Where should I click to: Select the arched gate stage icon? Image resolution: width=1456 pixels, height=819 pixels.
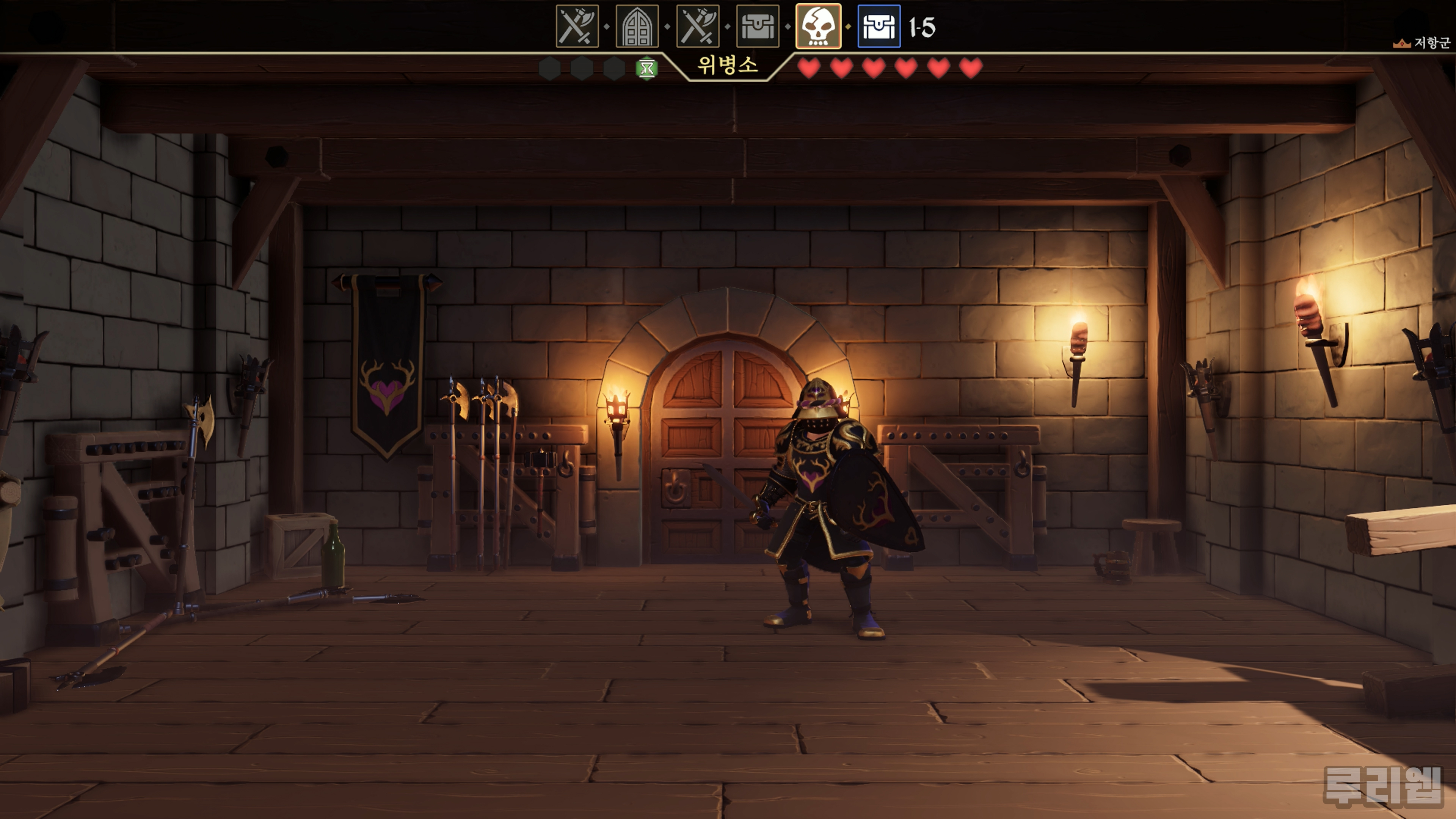(637, 27)
